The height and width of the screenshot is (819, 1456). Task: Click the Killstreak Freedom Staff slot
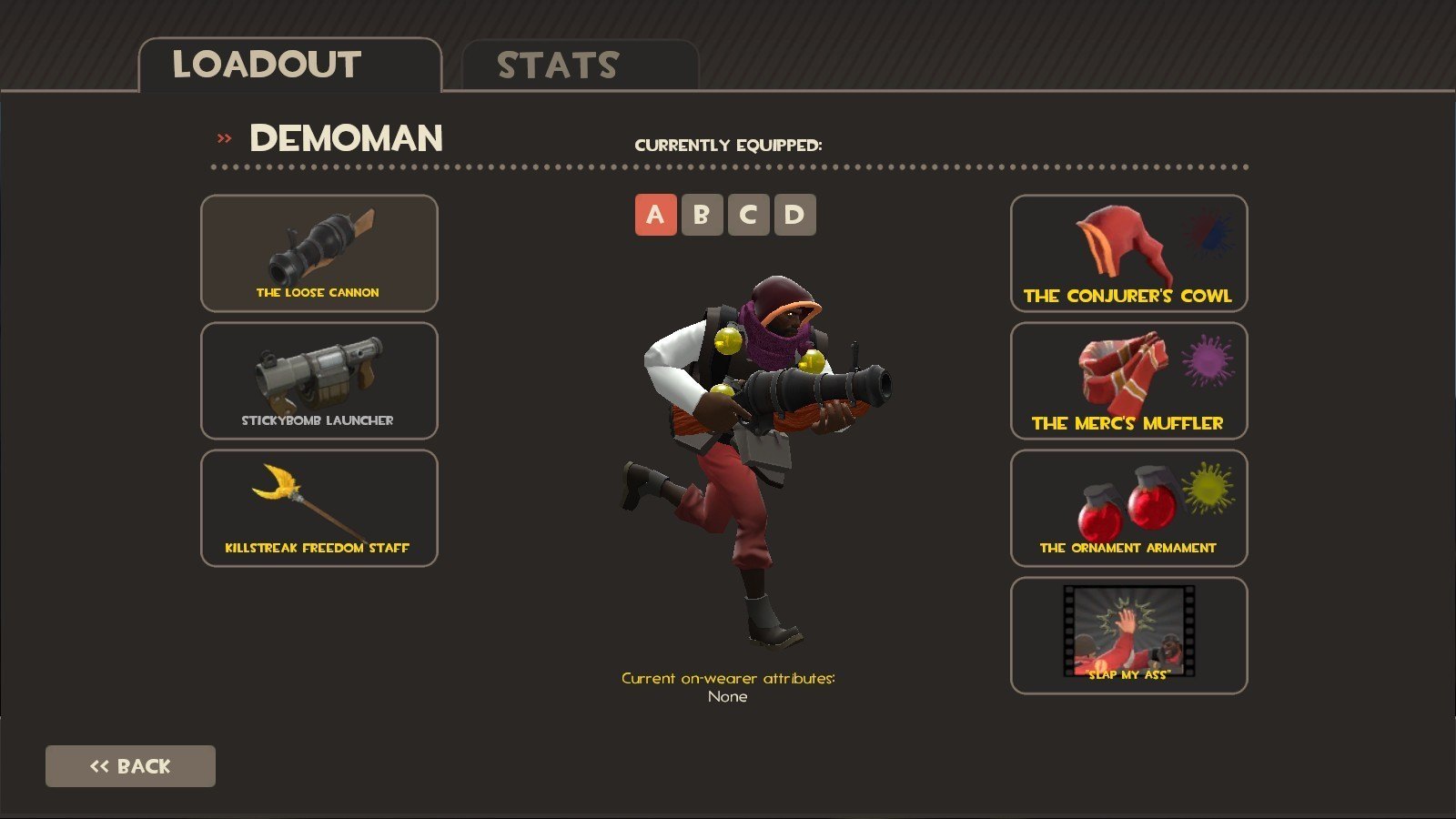[x=318, y=508]
